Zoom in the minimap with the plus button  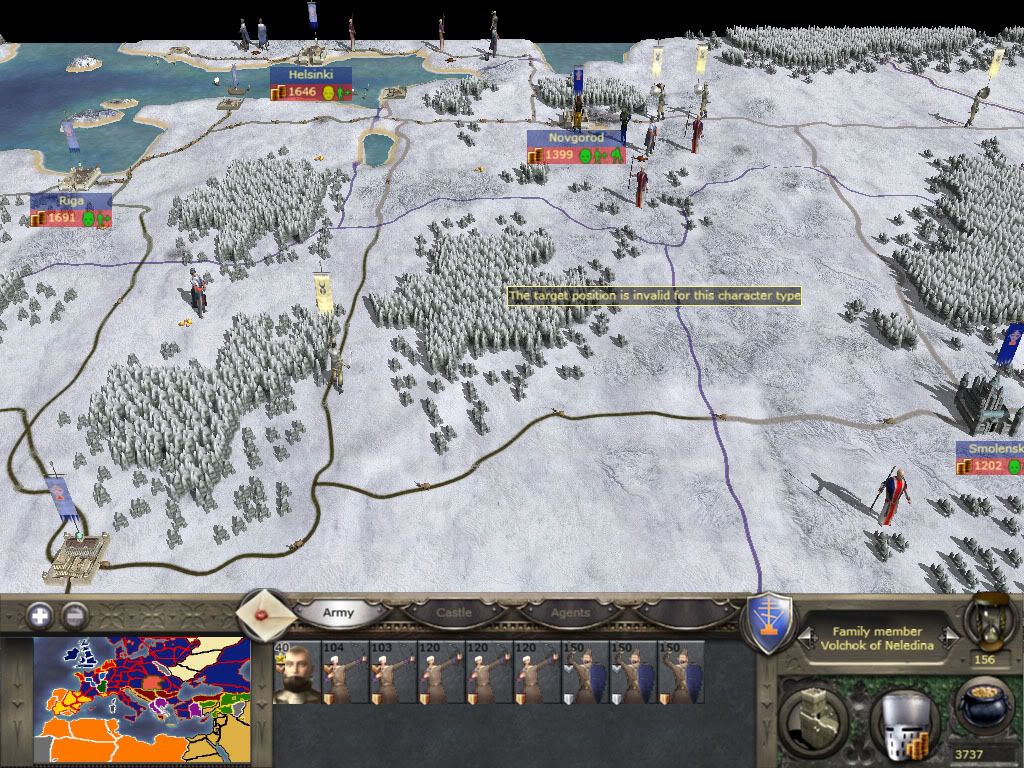(x=40, y=615)
